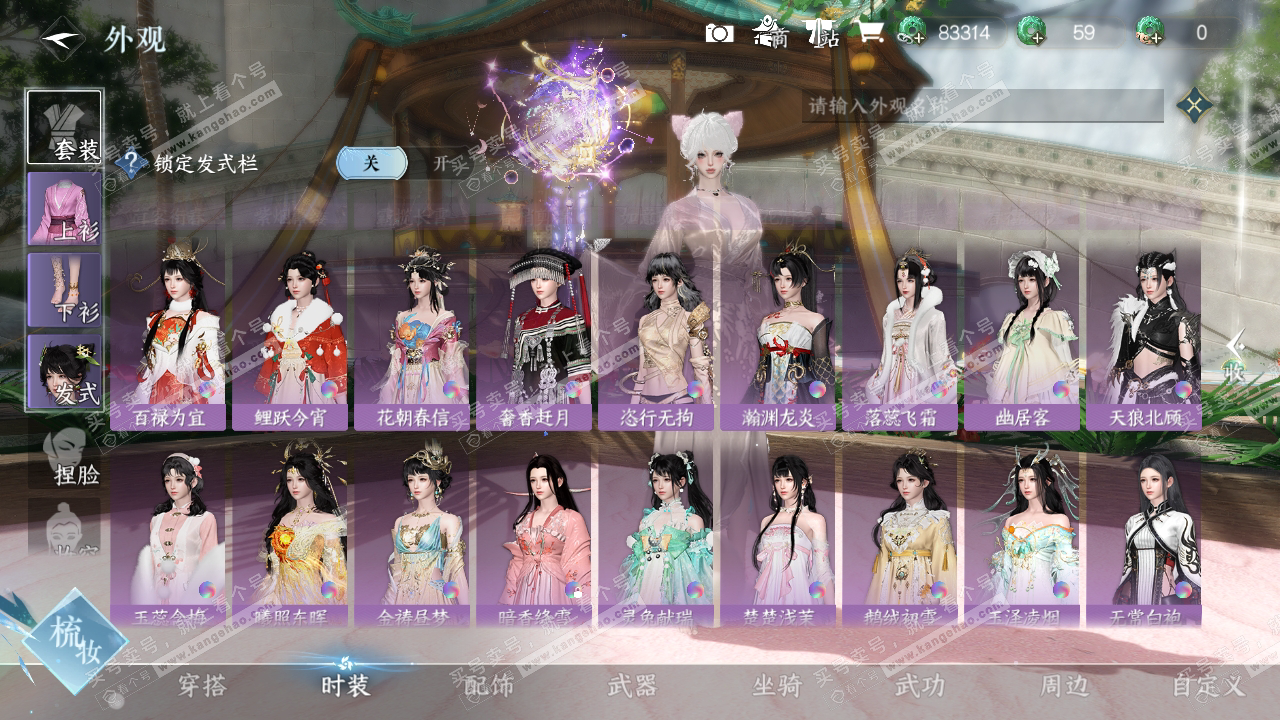Open the shopping cart icon
The width and height of the screenshot is (1280, 720).
869,34
